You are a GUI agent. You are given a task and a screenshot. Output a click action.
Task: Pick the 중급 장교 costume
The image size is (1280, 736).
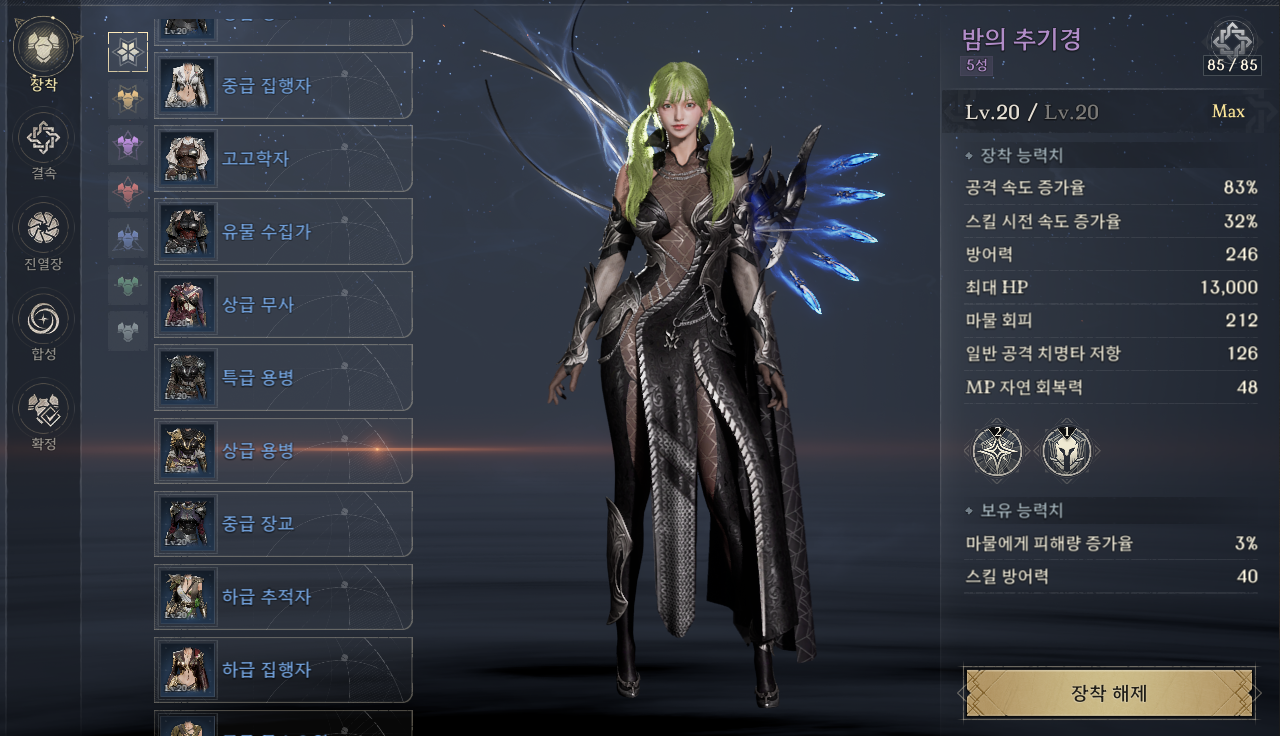[283, 524]
